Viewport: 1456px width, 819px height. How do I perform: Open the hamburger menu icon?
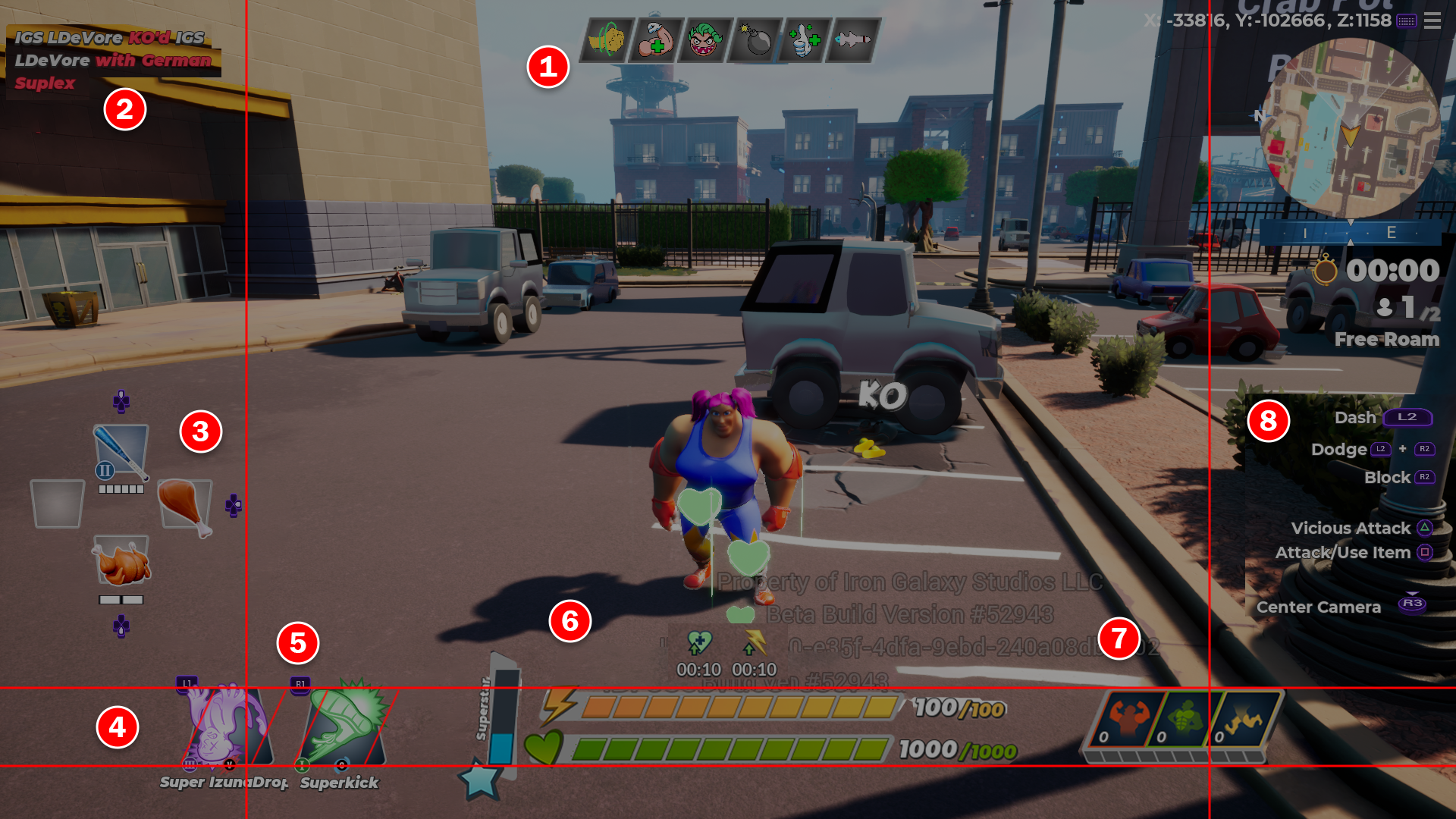pyautogui.click(x=1432, y=20)
